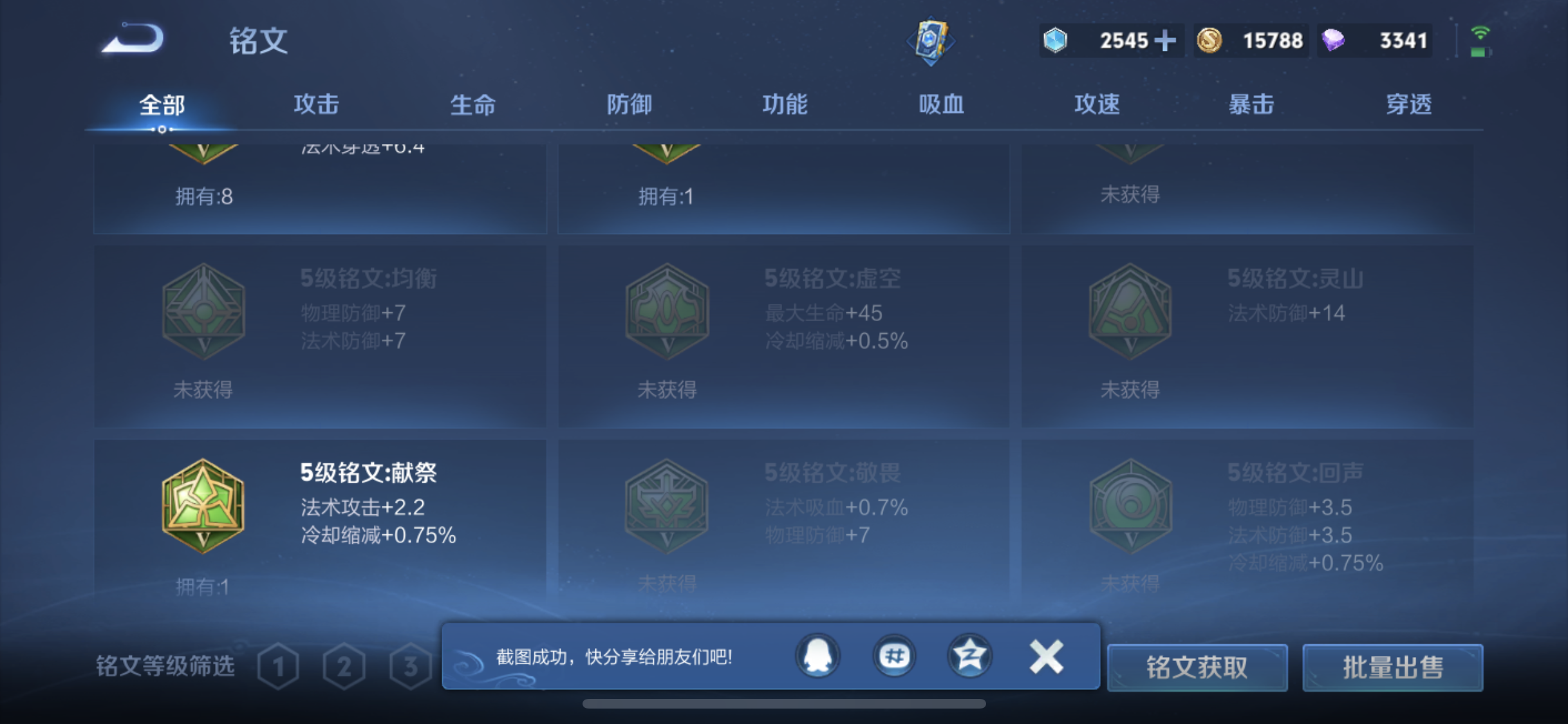Tap the gold coin currency icon
The width and height of the screenshot is (1568, 724).
(1209, 40)
